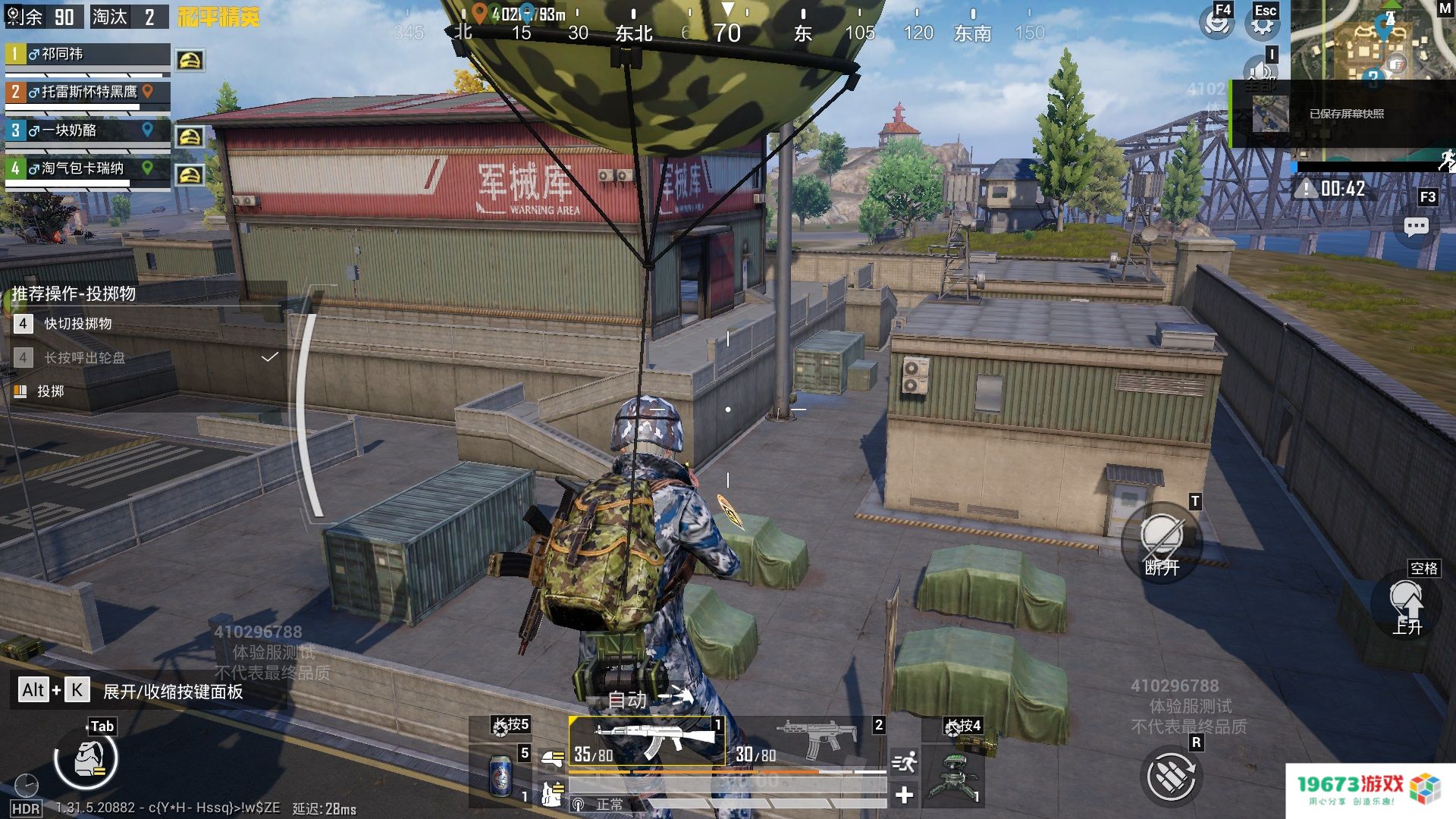Choose 快切投掷物 recommended action

click(x=77, y=324)
